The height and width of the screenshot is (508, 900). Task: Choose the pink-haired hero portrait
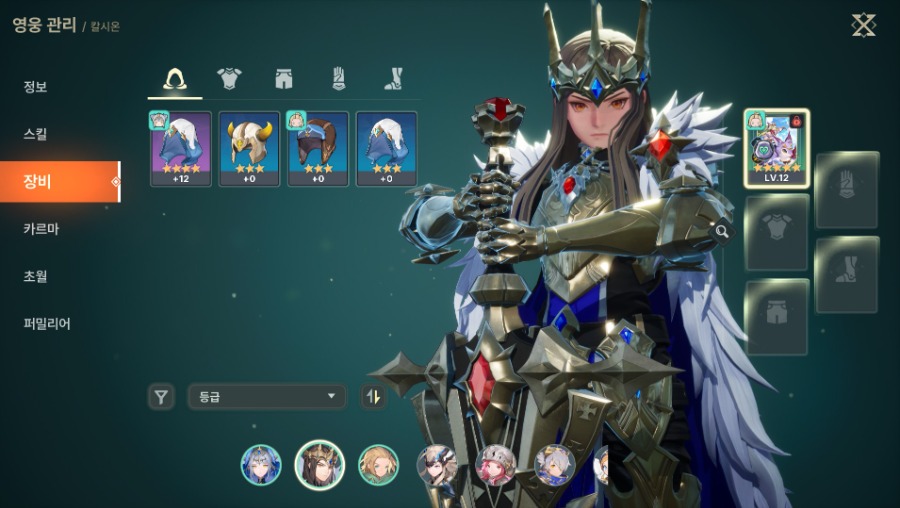(495, 465)
